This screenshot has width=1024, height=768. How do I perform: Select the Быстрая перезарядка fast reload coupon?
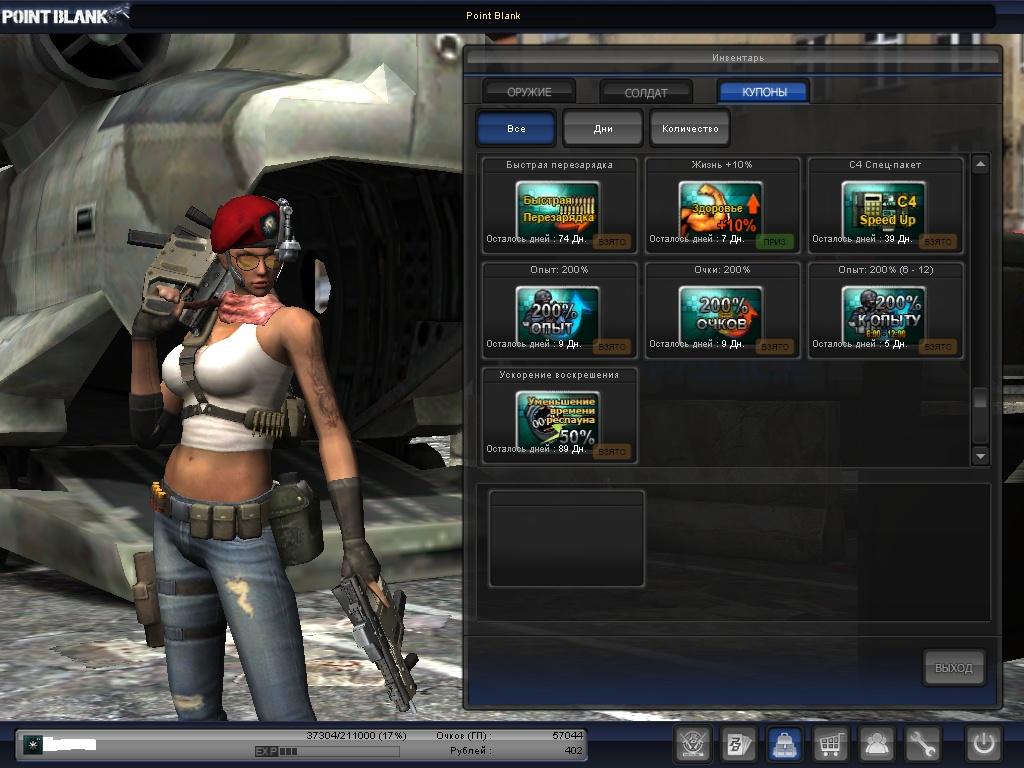pyautogui.click(x=558, y=208)
